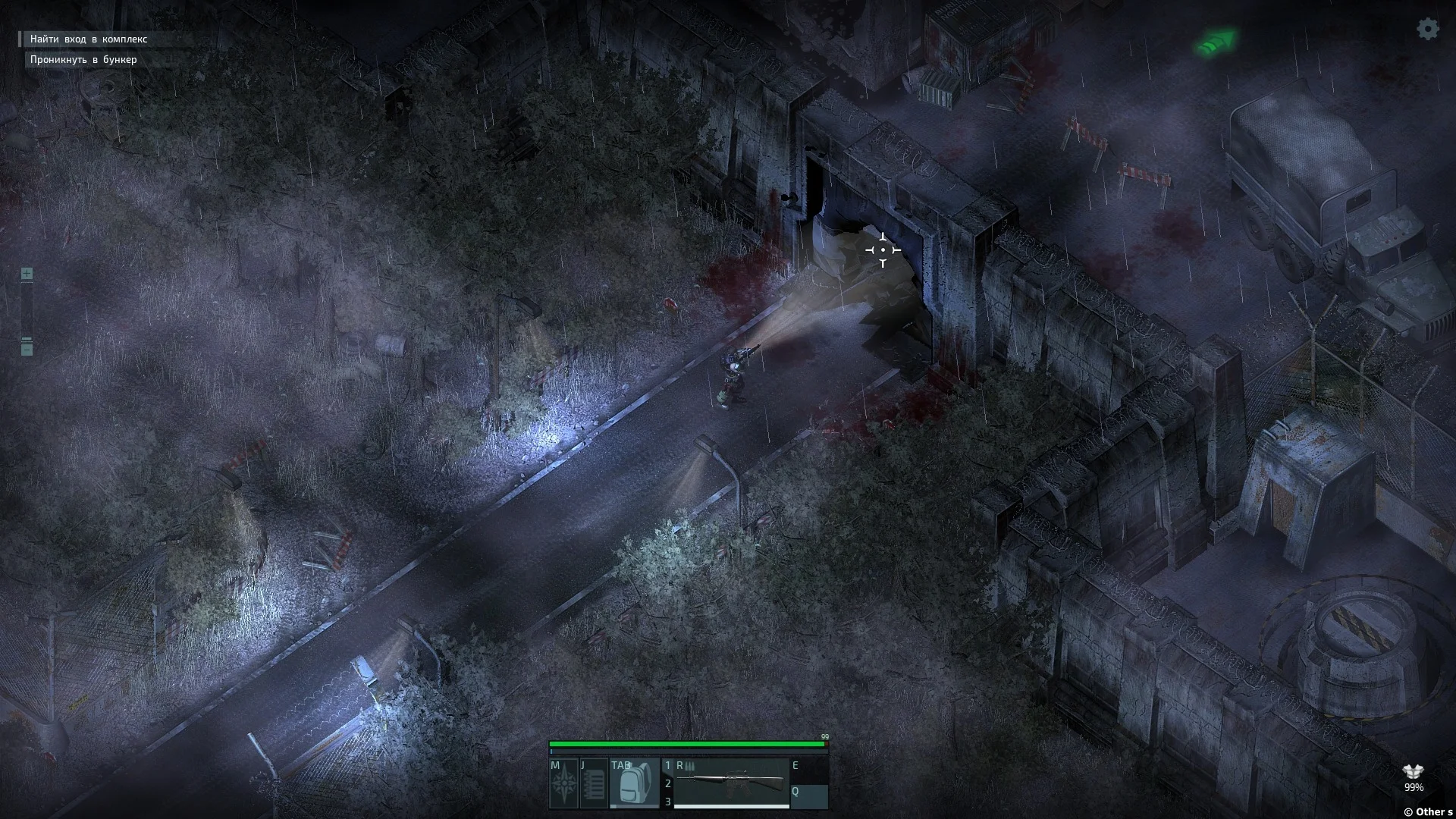Click the zoom level slider track
The height and width of the screenshot is (819, 1456).
tap(27, 309)
